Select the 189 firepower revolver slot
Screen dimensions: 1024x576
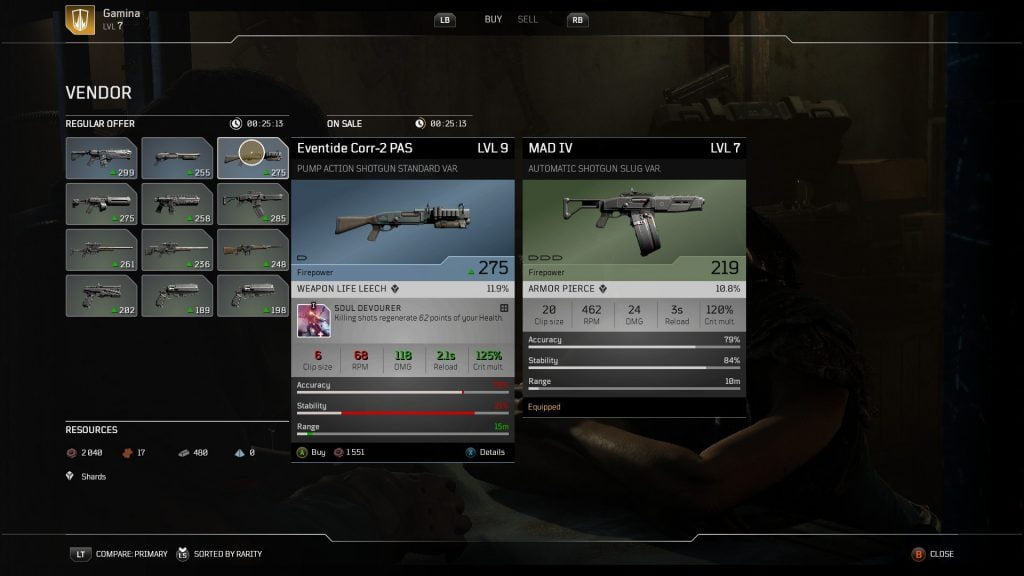pos(177,295)
